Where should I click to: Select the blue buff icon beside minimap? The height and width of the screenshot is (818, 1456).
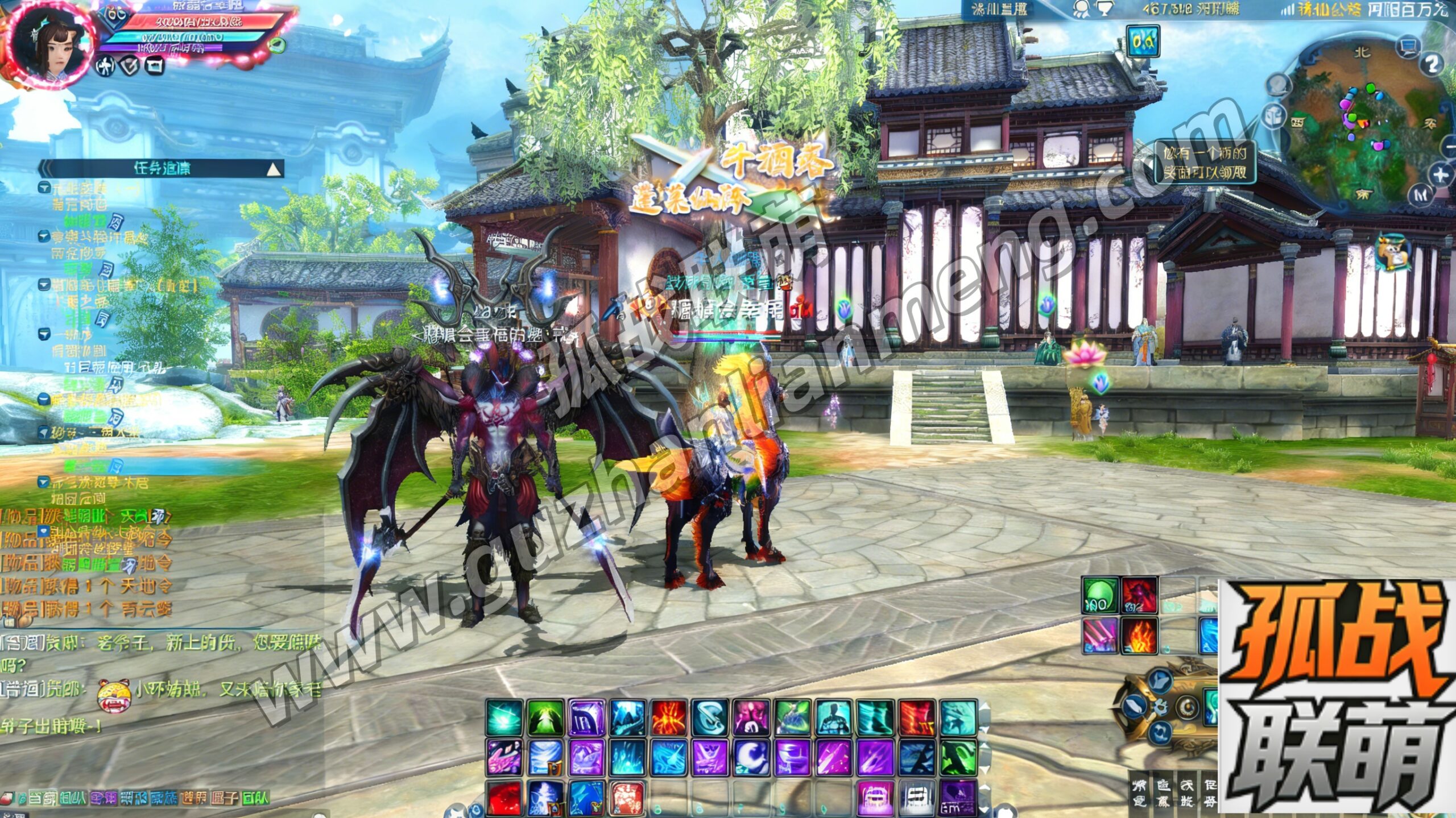coord(1143,41)
